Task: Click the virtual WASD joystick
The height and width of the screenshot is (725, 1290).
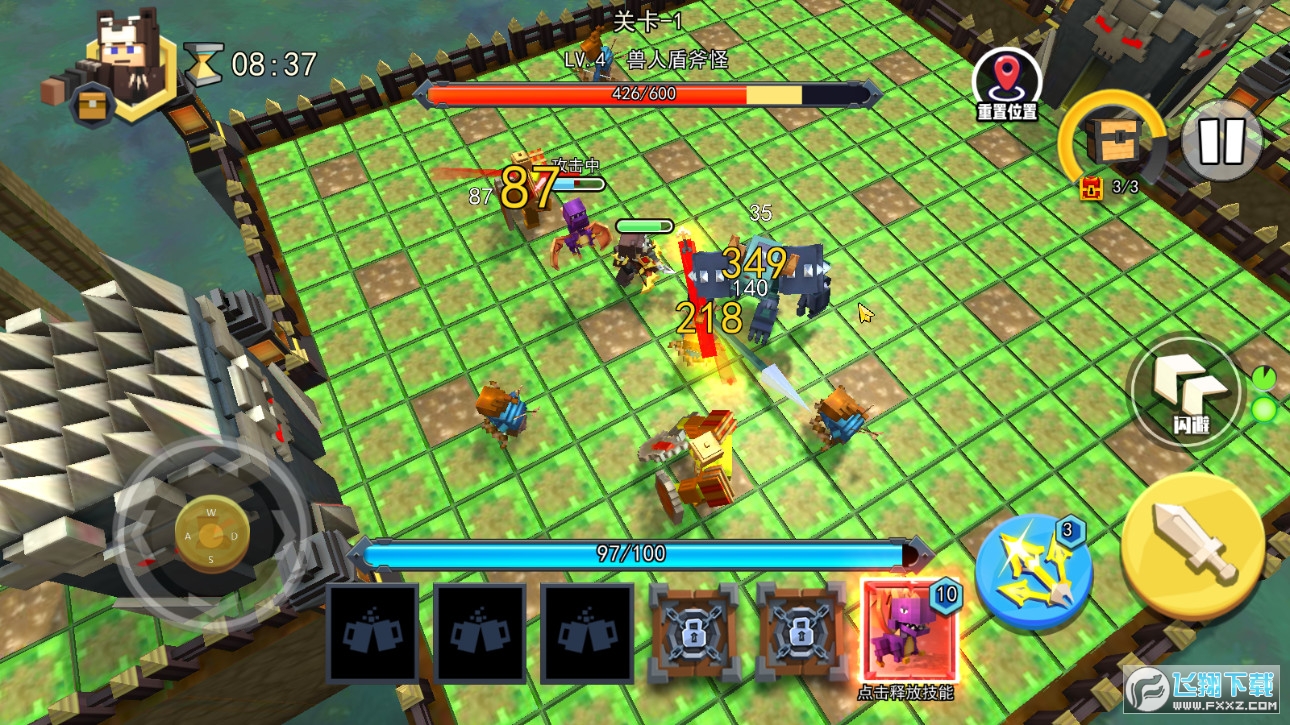Action: [x=211, y=535]
